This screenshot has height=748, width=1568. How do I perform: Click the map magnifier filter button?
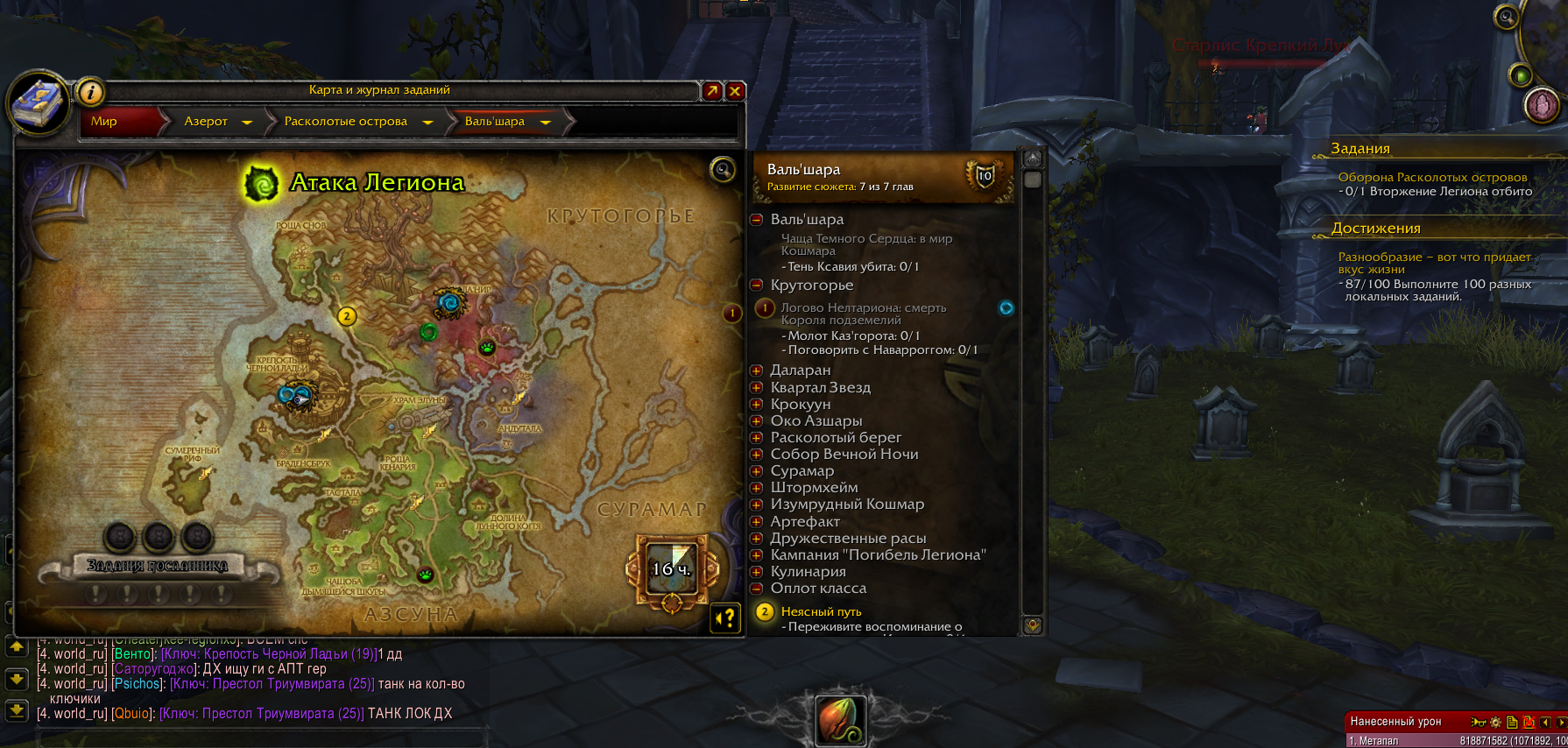[723, 169]
